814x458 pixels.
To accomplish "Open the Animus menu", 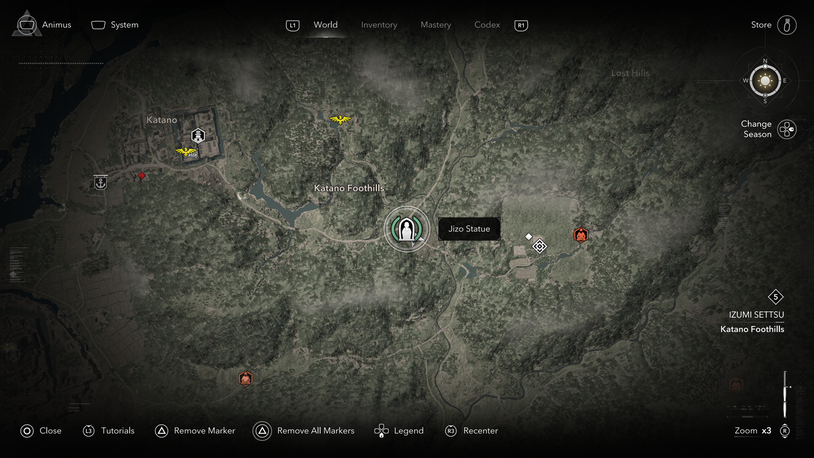I will pyautogui.click(x=44, y=25).
